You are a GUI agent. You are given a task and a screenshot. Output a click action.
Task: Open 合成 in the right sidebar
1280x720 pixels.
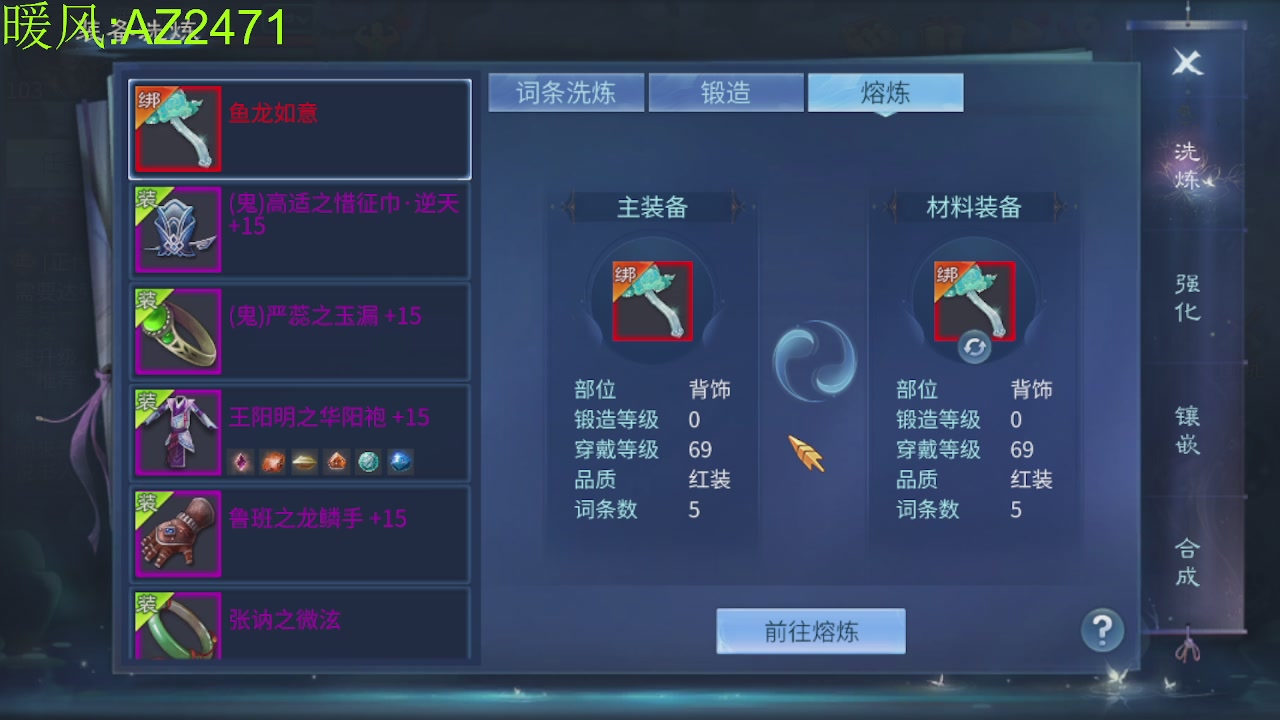click(1185, 560)
